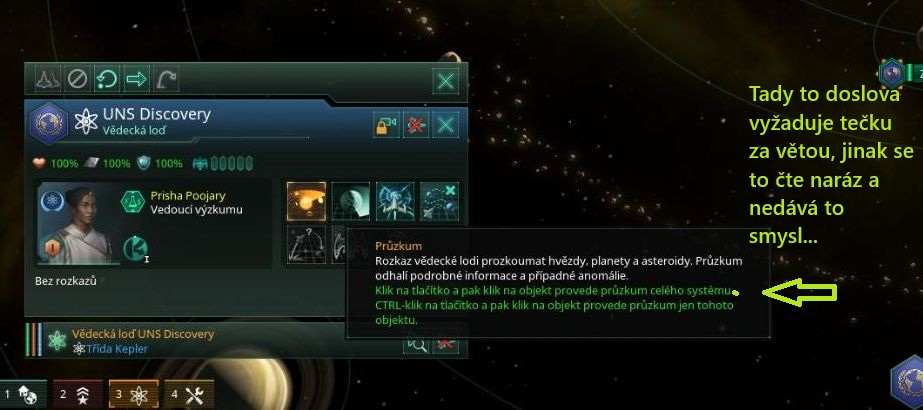Activate the straight green arrow move order
The image size is (923, 410).
135,78
